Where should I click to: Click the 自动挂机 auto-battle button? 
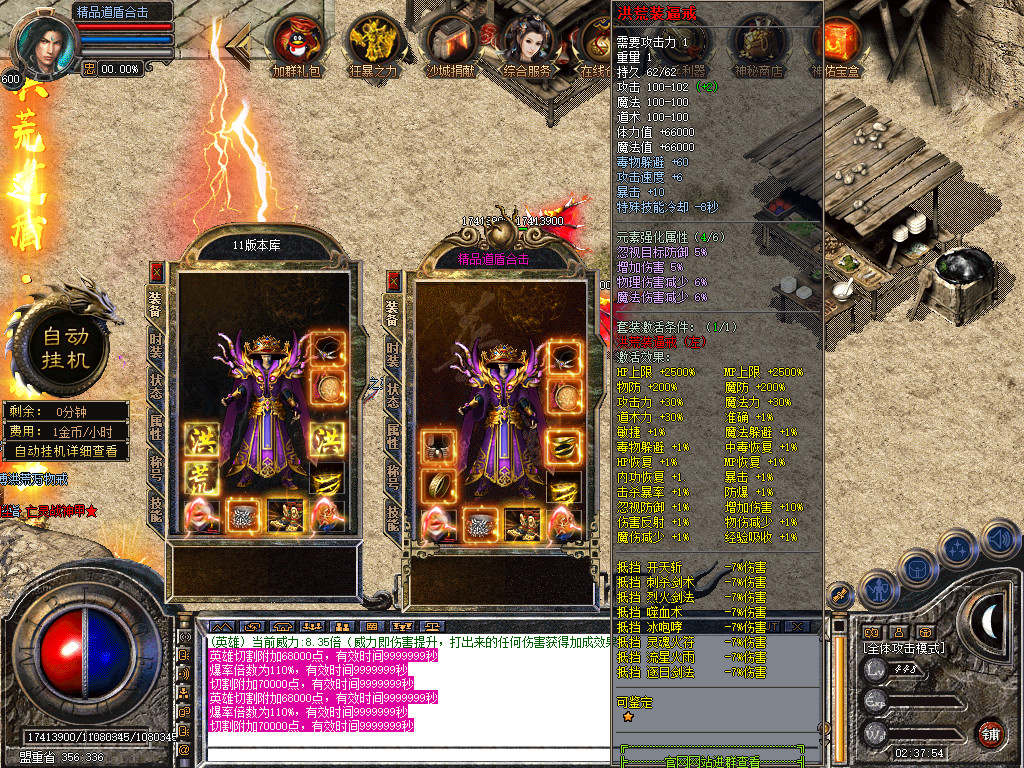coord(65,347)
